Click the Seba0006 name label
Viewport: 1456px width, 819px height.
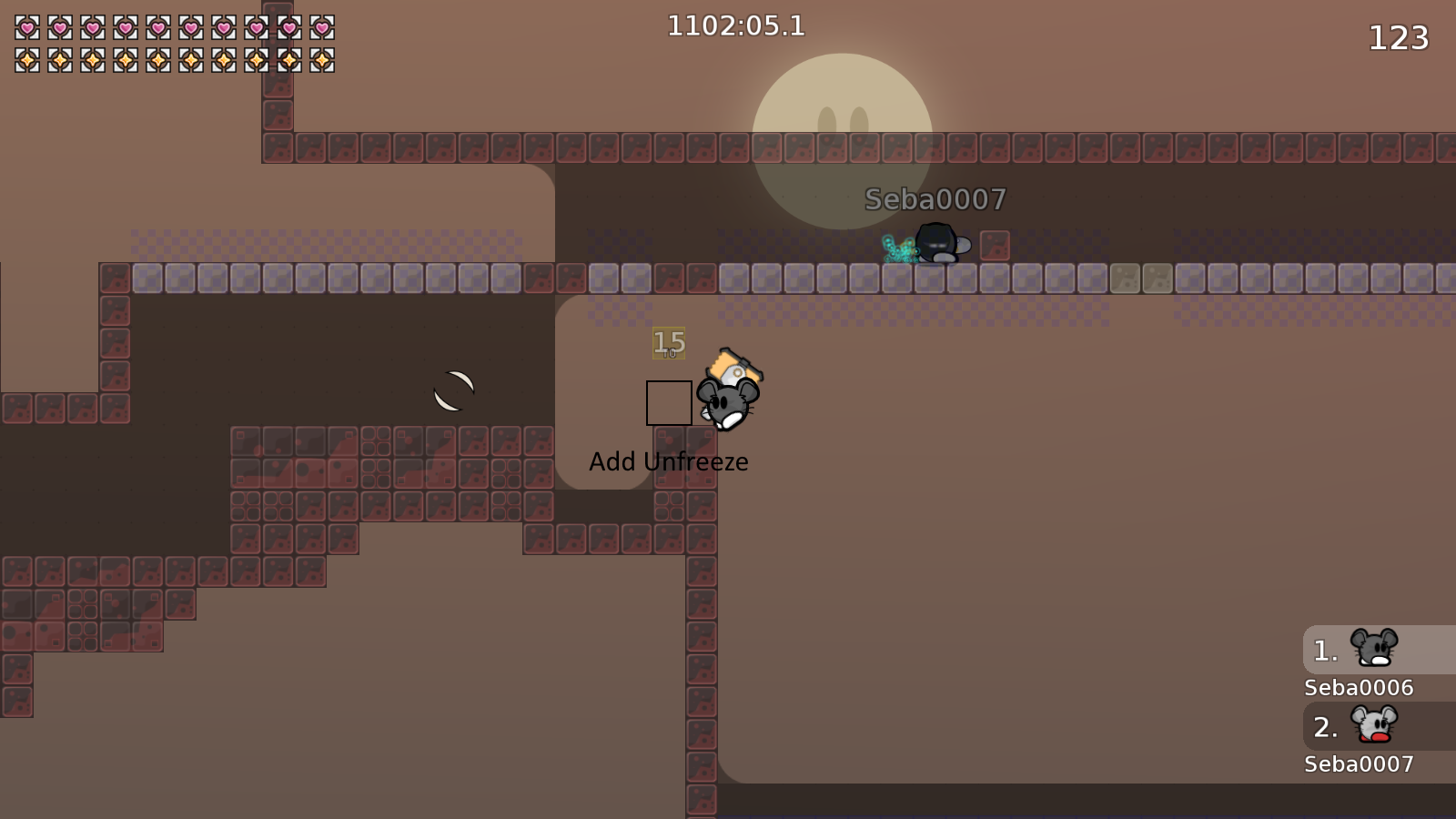[x=1357, y=688]
